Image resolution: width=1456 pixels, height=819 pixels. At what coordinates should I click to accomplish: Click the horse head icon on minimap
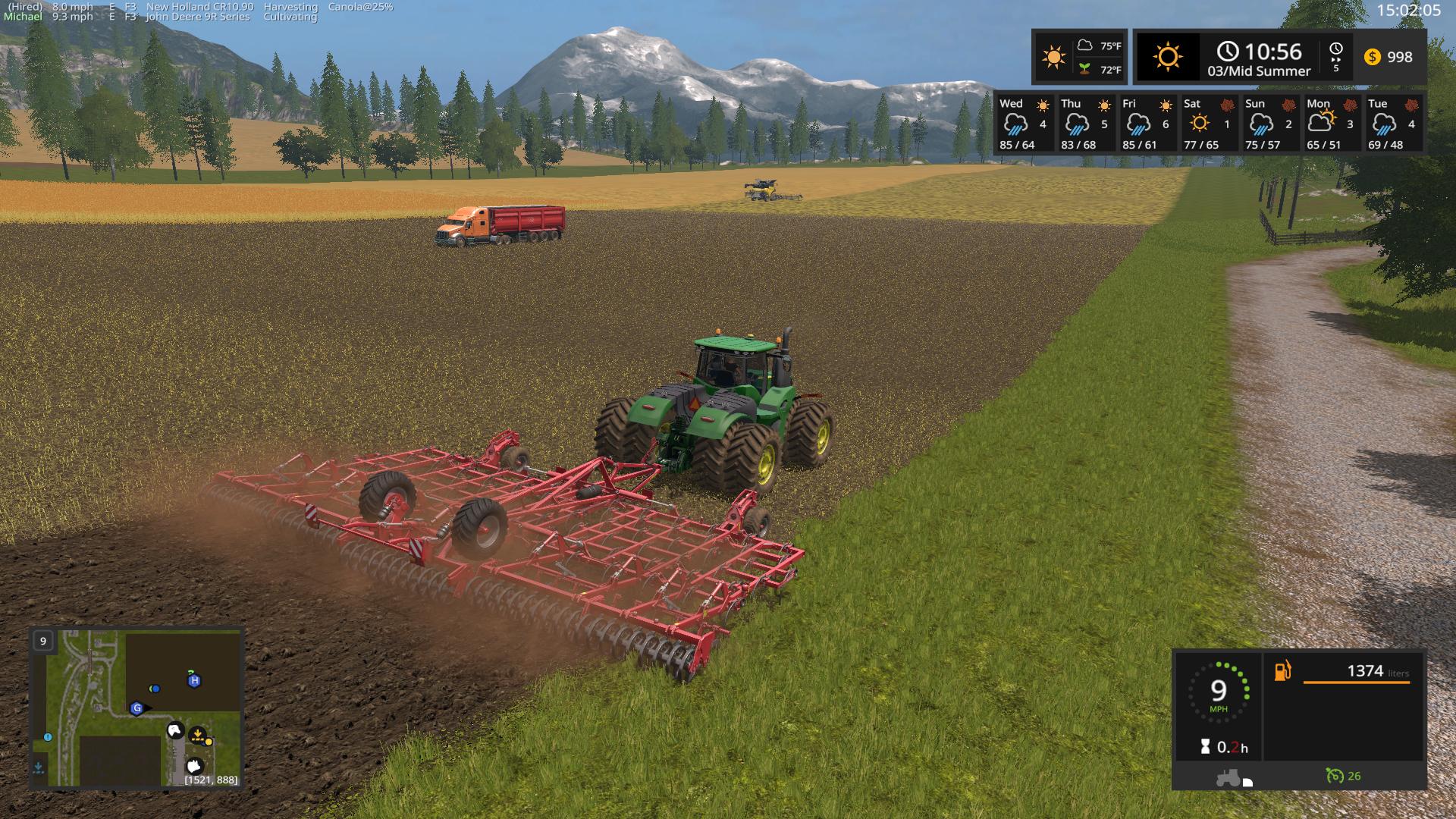(175, 731)
